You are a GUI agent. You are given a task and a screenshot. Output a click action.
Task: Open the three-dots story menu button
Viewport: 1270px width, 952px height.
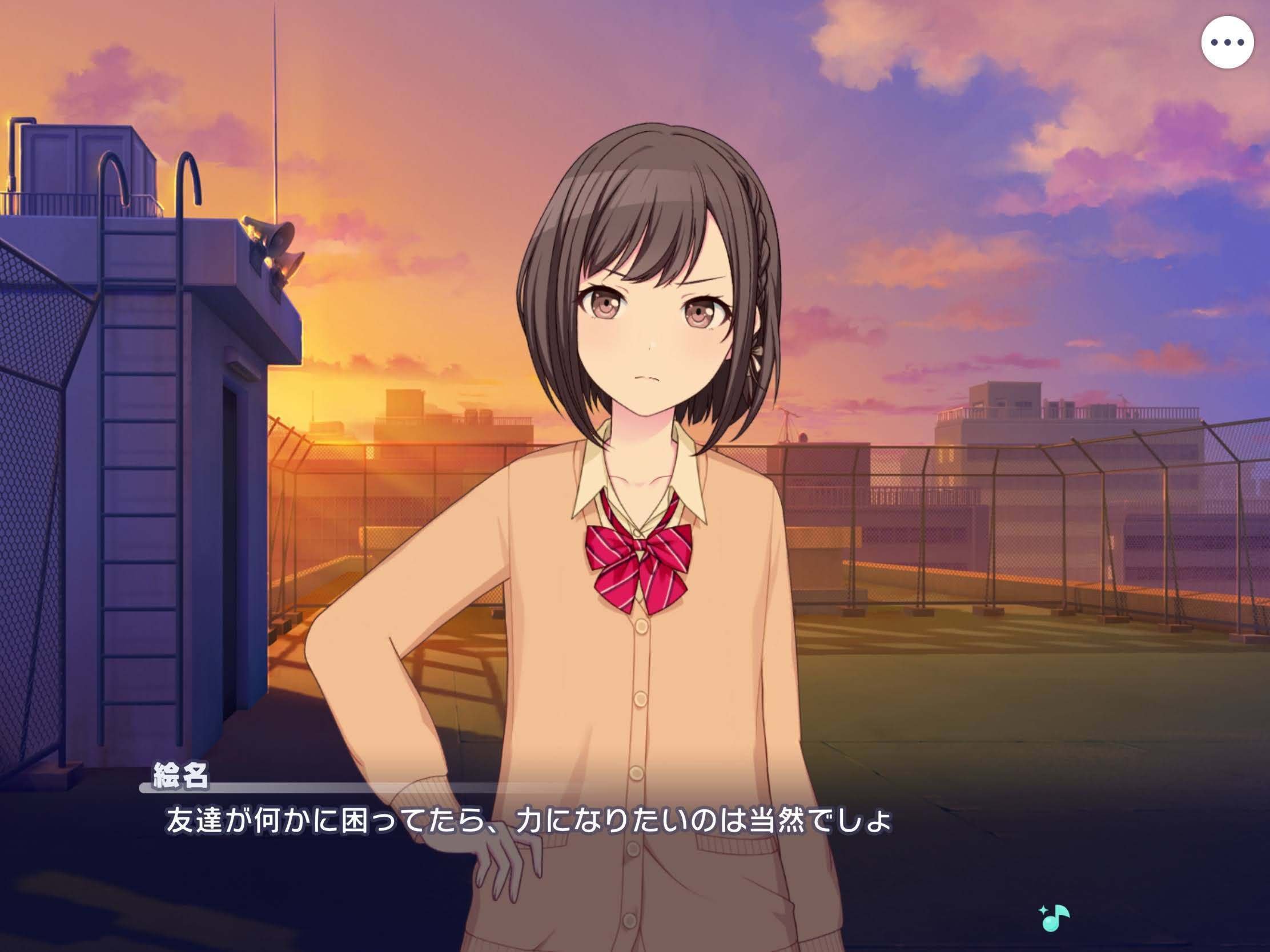click(x=1227, y=42)
